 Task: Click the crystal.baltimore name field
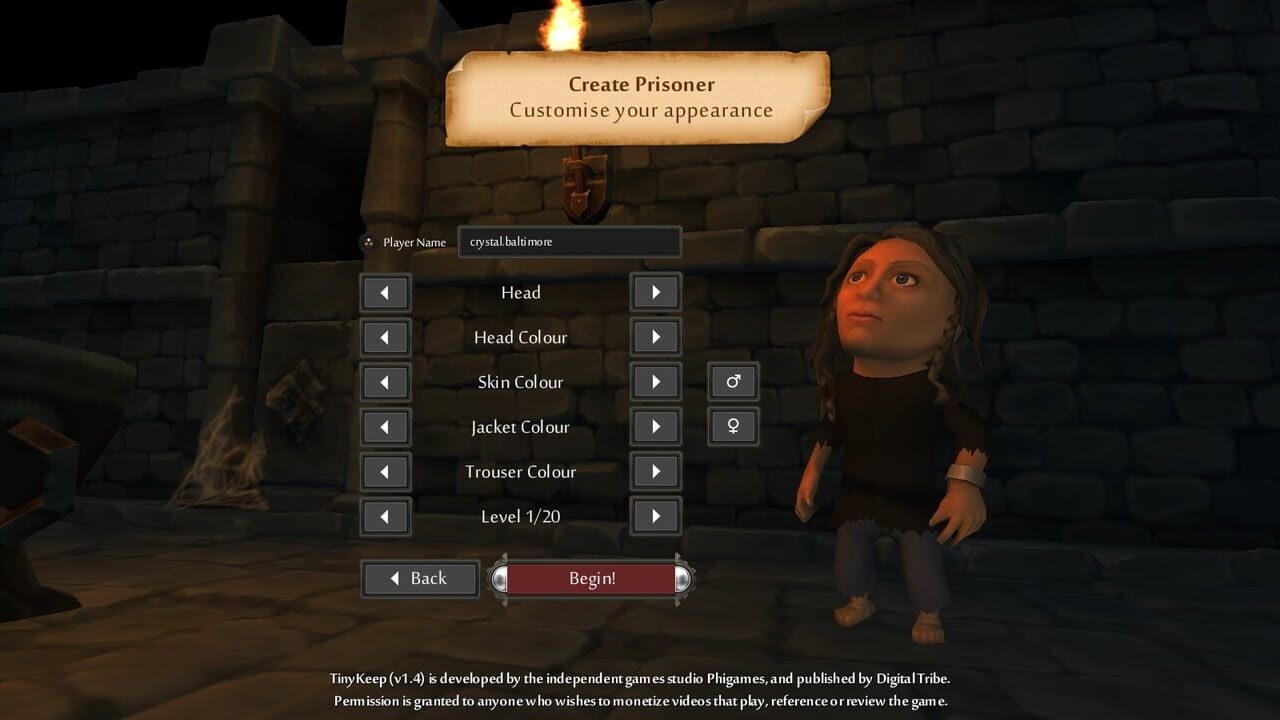[569, 241]
